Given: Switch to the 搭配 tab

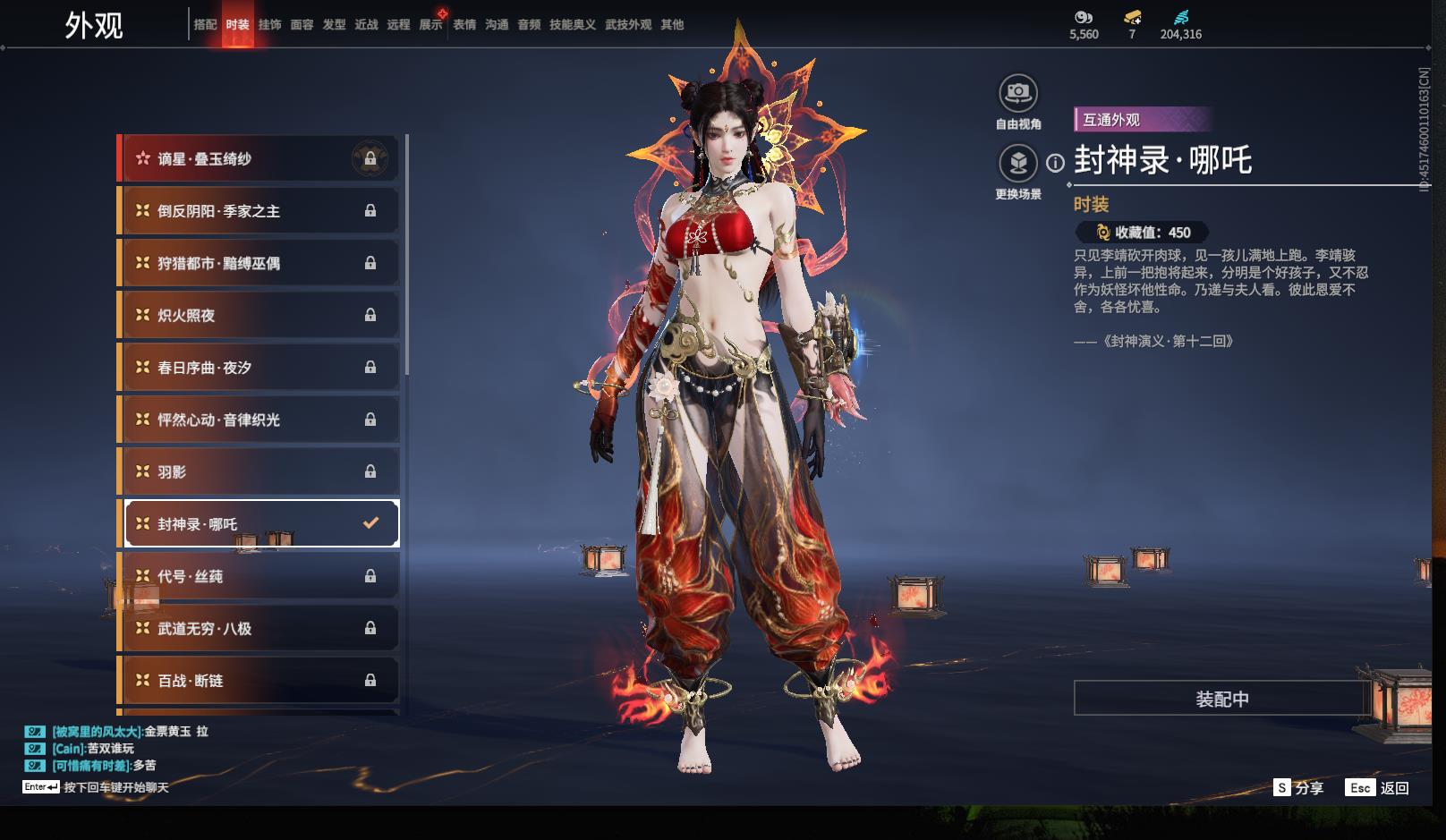Looking at the screenshot, I should [205, 25].
